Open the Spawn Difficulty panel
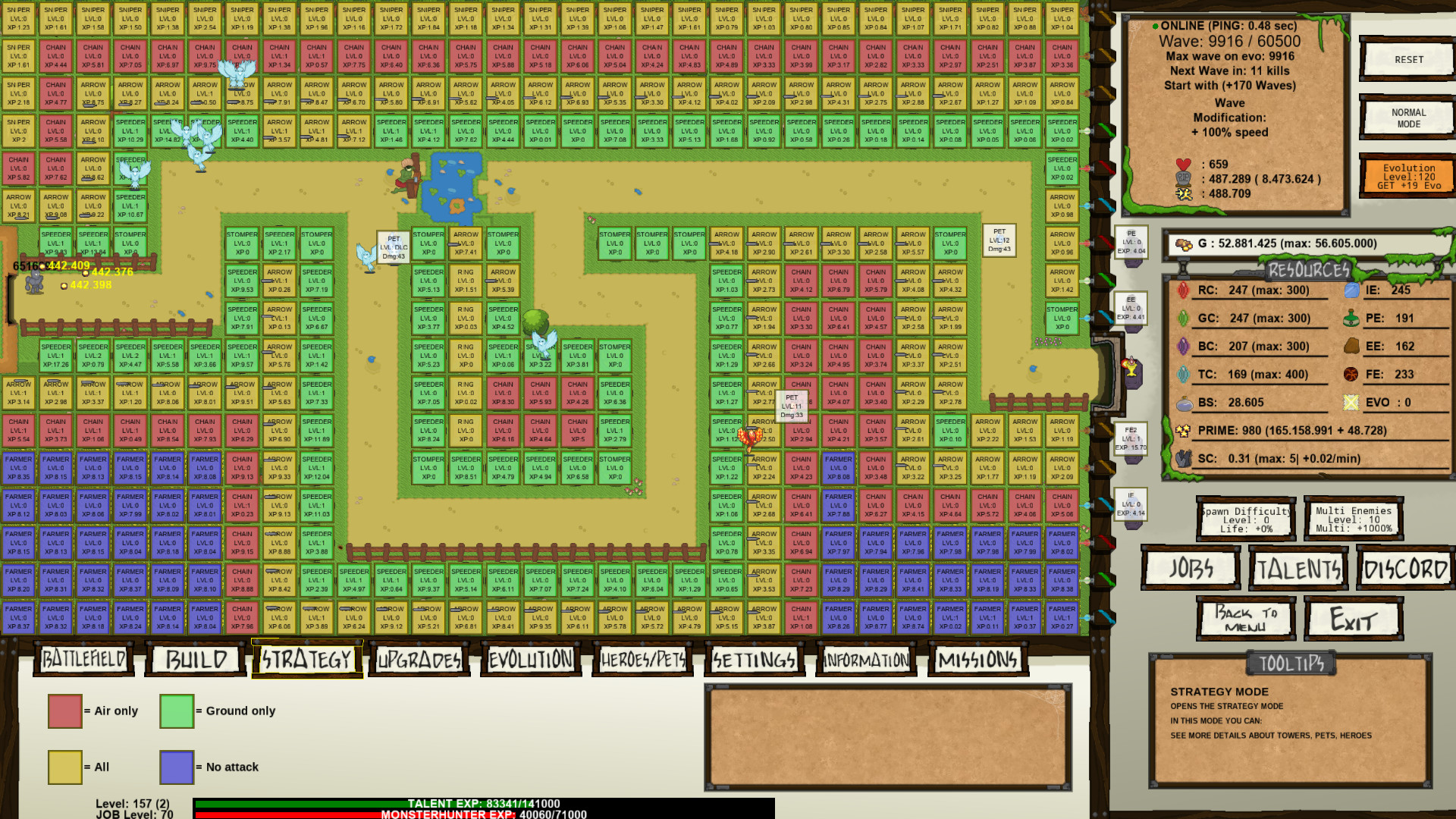Viewport: 1456px width, 819px height. [1246, 519]
